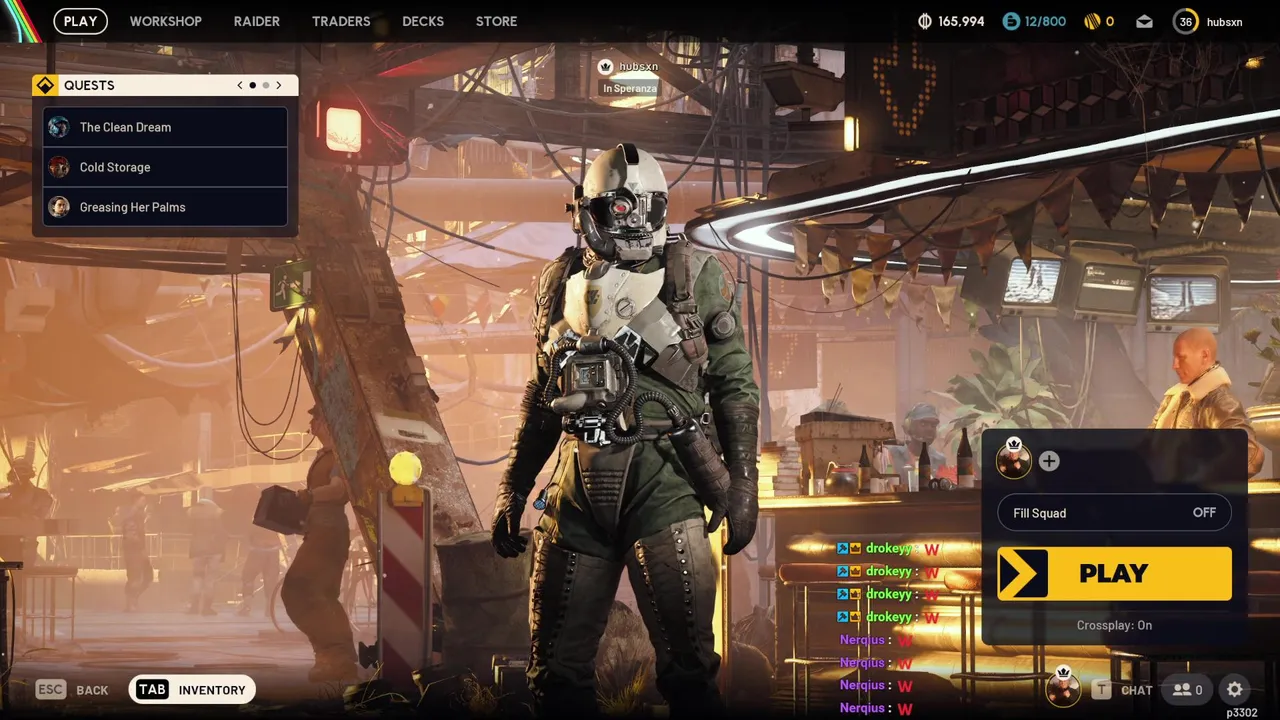Toggle the Fill Squad option
The height and width of the screenshot is (720, 1280).
point(1114,513)
